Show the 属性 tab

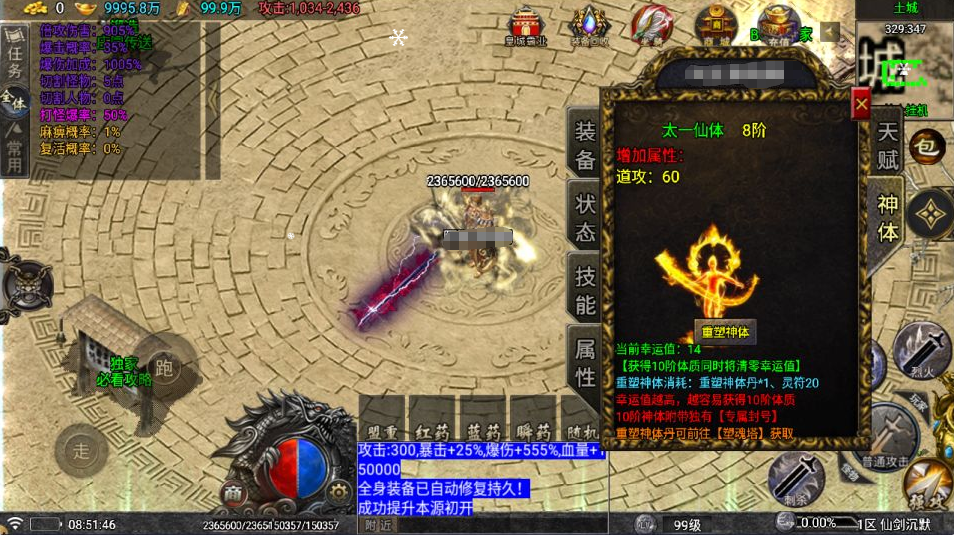(x=585, y=361)
